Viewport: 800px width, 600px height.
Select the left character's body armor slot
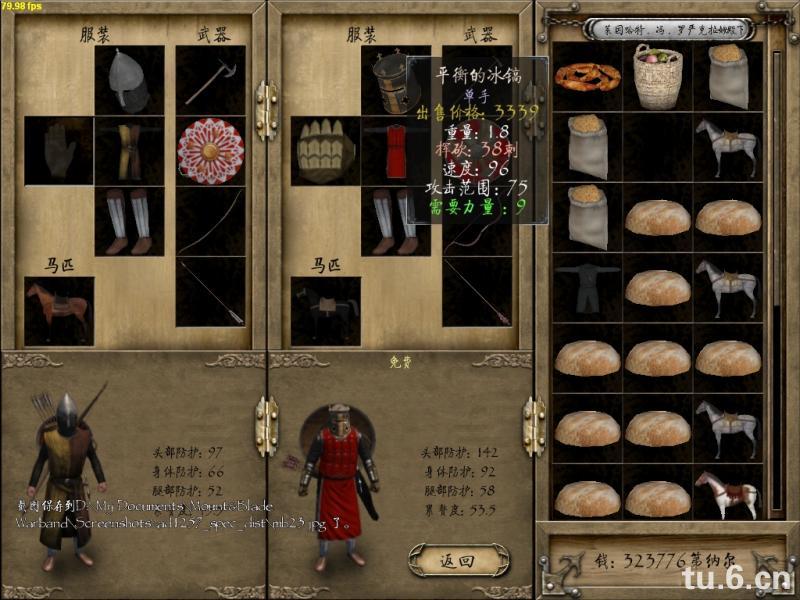[x=129, y=151]
